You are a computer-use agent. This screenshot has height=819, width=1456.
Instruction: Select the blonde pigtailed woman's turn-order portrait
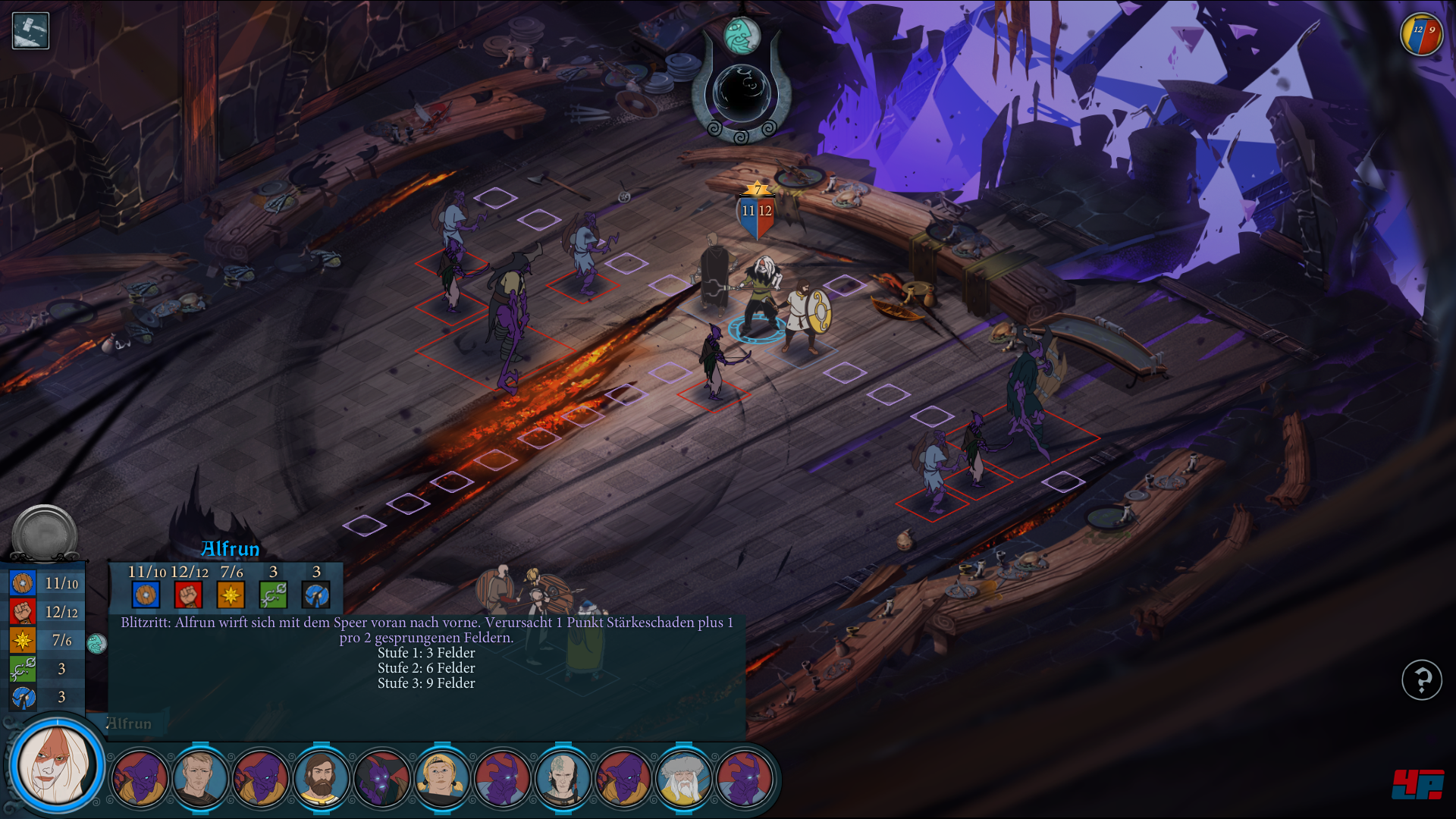pos(442,778)
